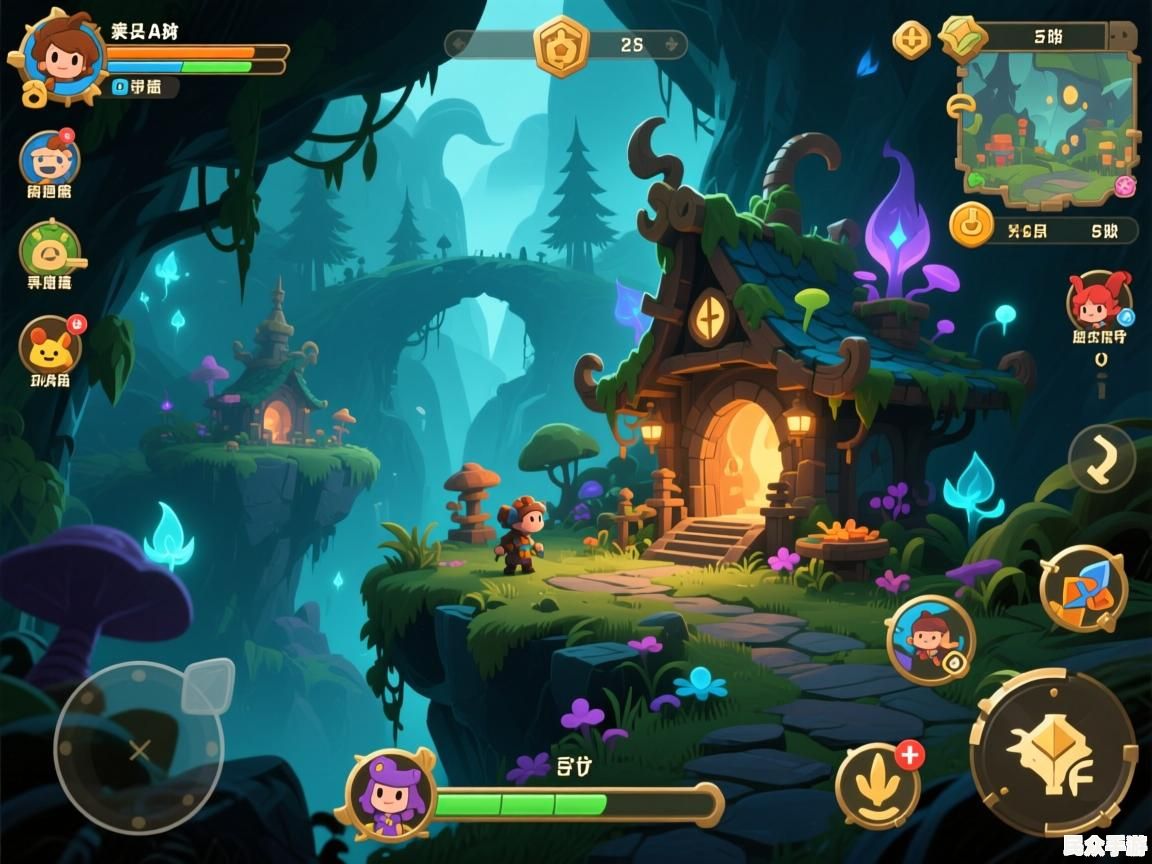Select the red-haired character portrait
The height and width of the screenshot is (864, 1152).
1098,299
